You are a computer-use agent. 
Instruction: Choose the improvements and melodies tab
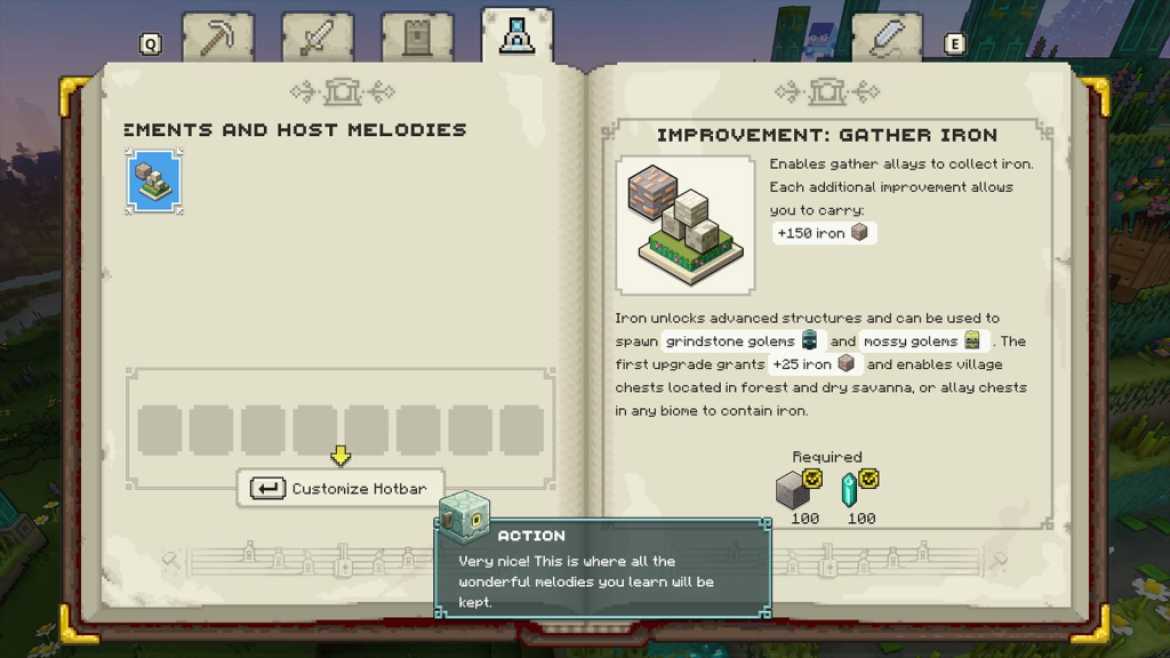(517, 36)
